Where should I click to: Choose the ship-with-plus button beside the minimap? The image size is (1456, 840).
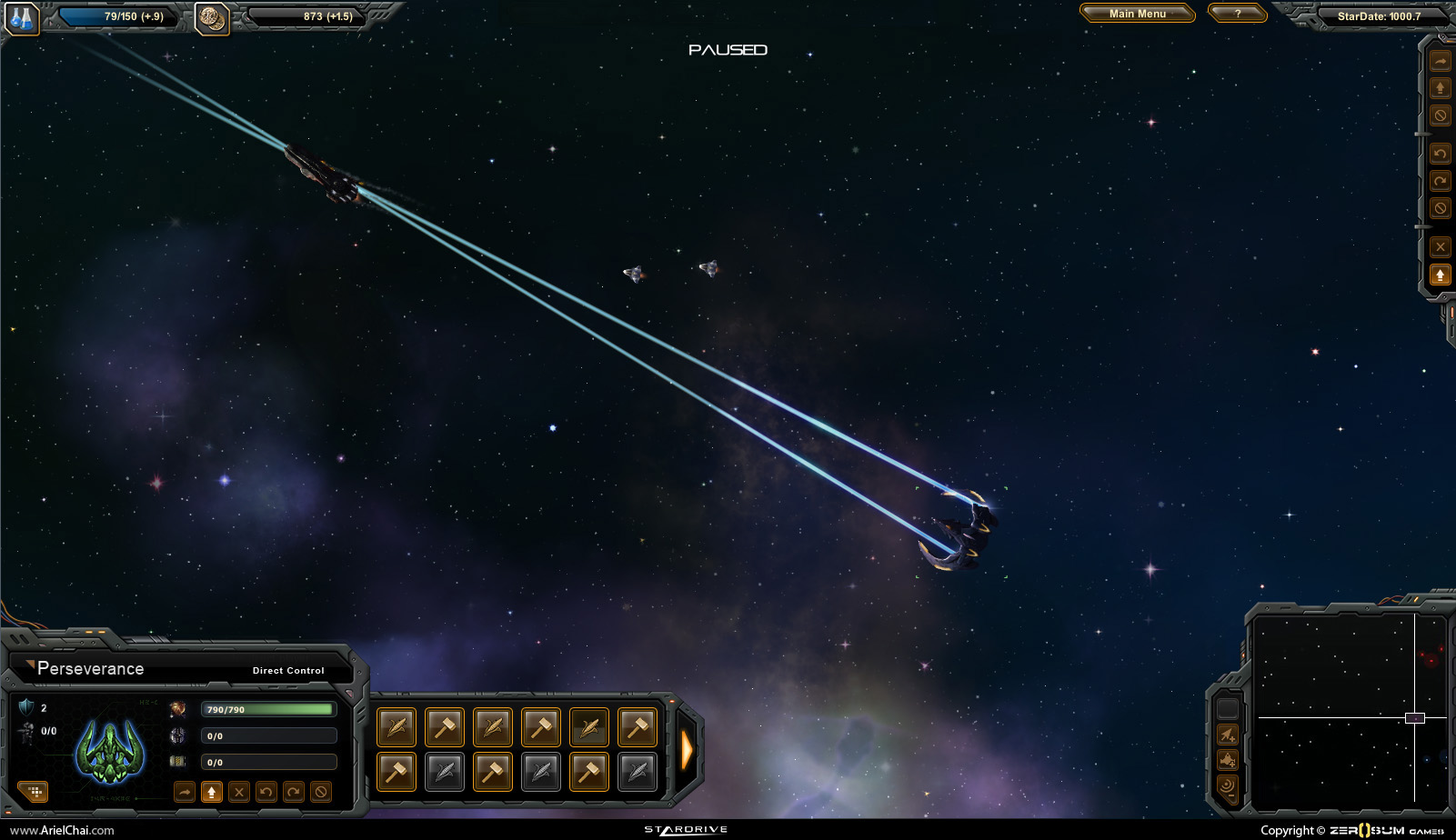1228,760
